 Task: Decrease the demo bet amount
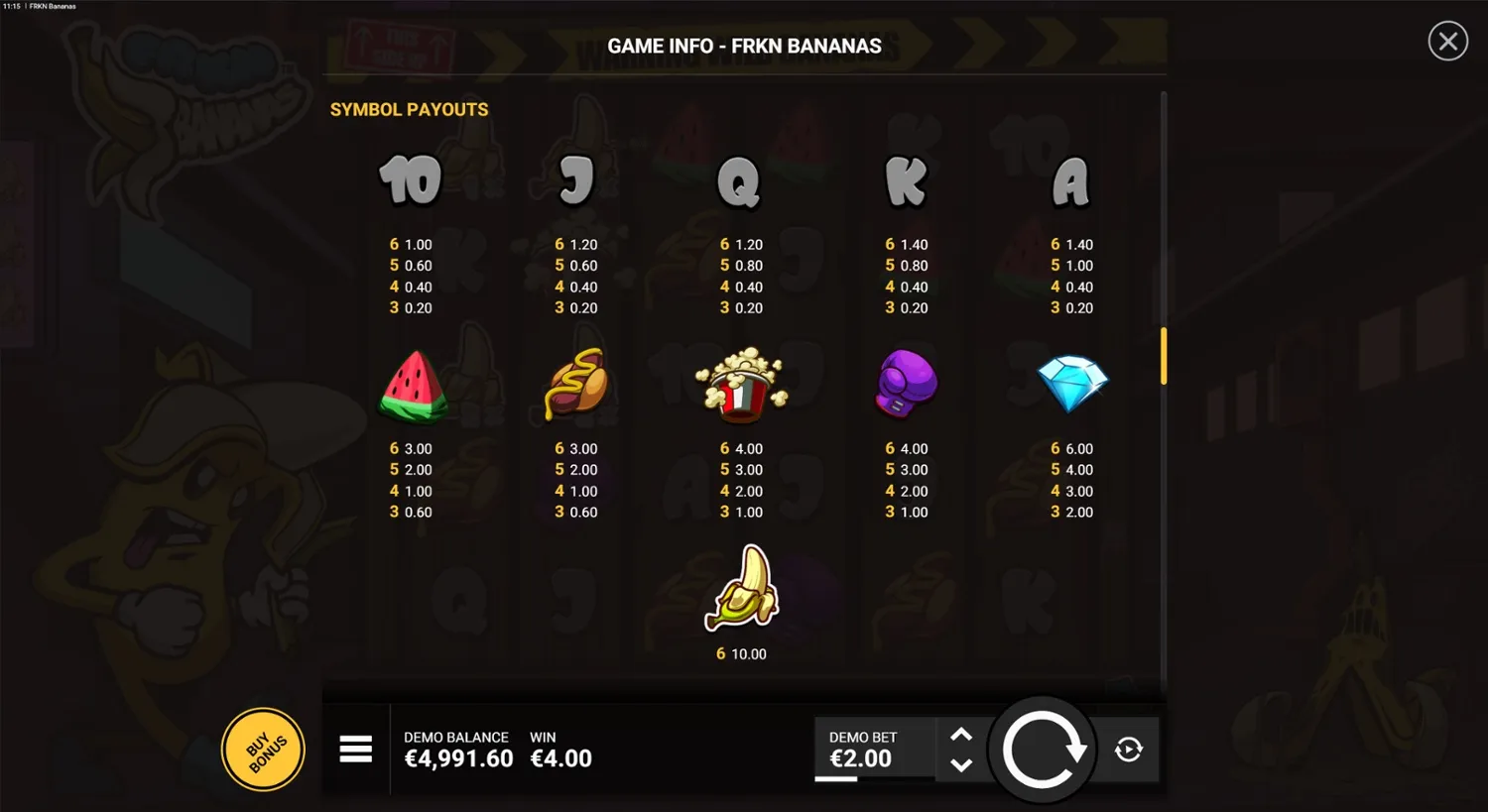(x=960, y=764)
